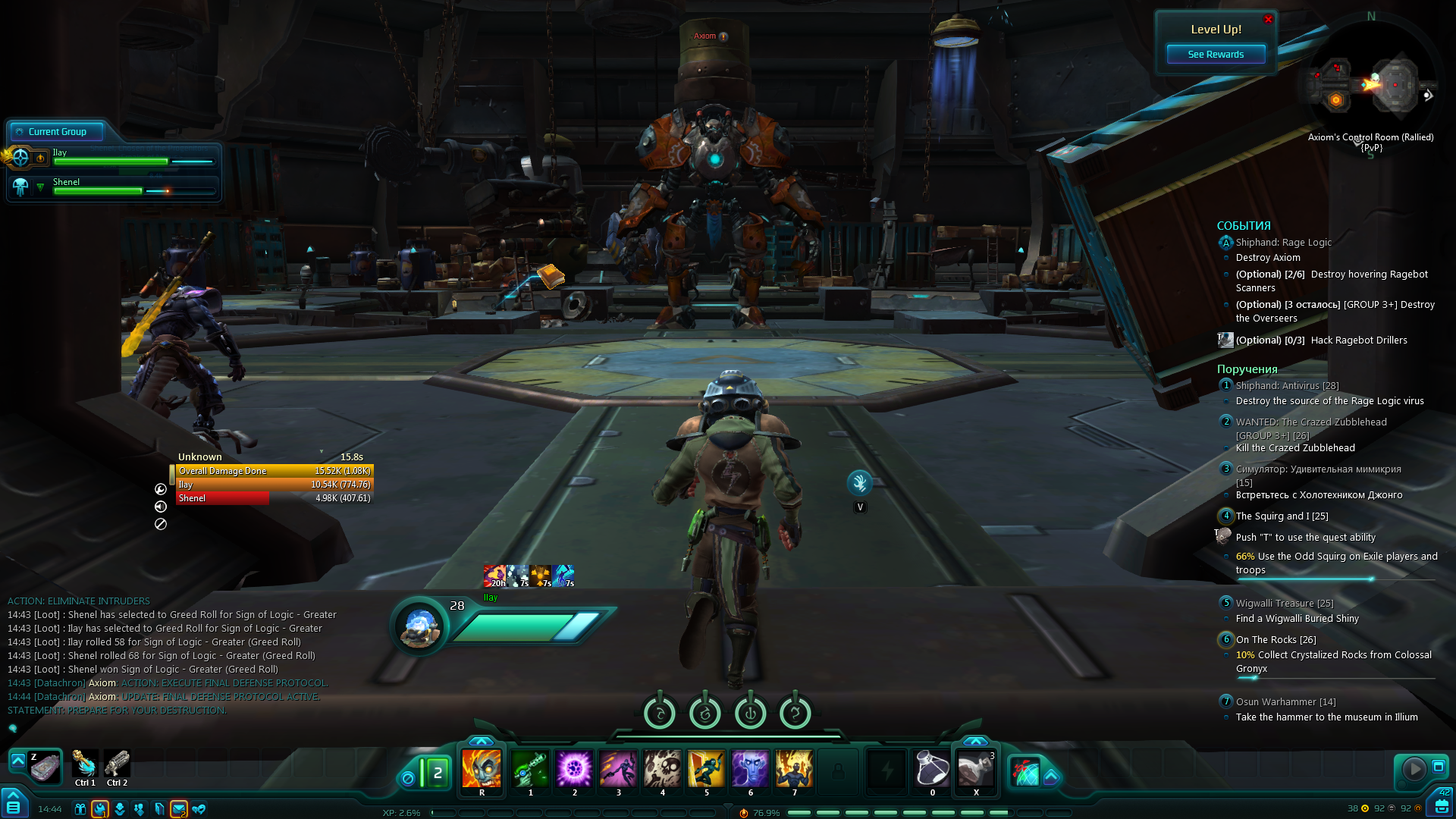Cast the purple energy orb ability
Screen dimensions: 1456x819
pyautogui.click(x=574, y=769)
